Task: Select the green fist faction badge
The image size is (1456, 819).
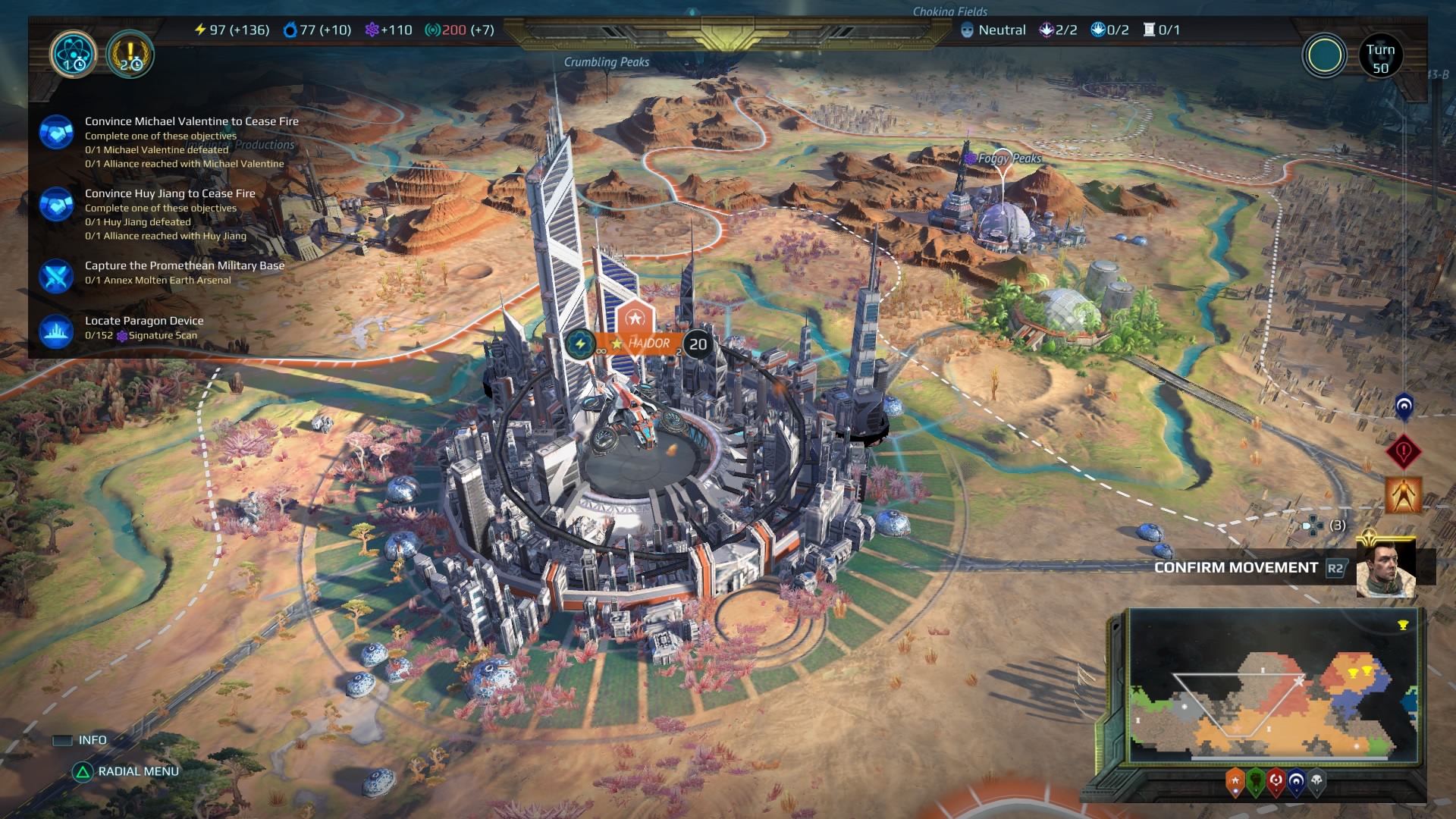Action: 1256,781
